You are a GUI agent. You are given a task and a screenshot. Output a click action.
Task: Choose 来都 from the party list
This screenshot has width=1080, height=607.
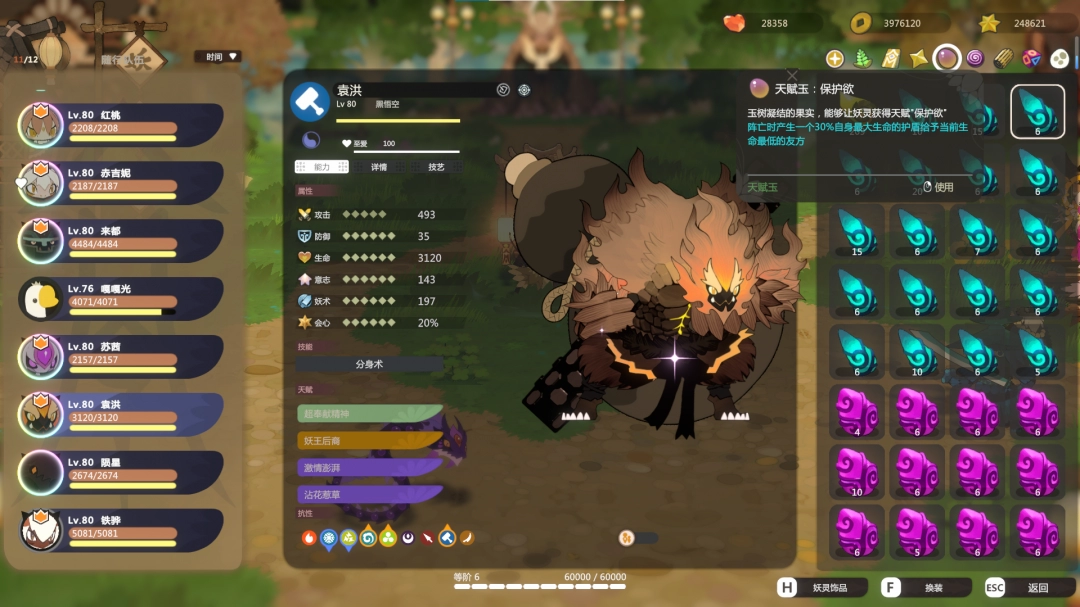pos(120,240)
